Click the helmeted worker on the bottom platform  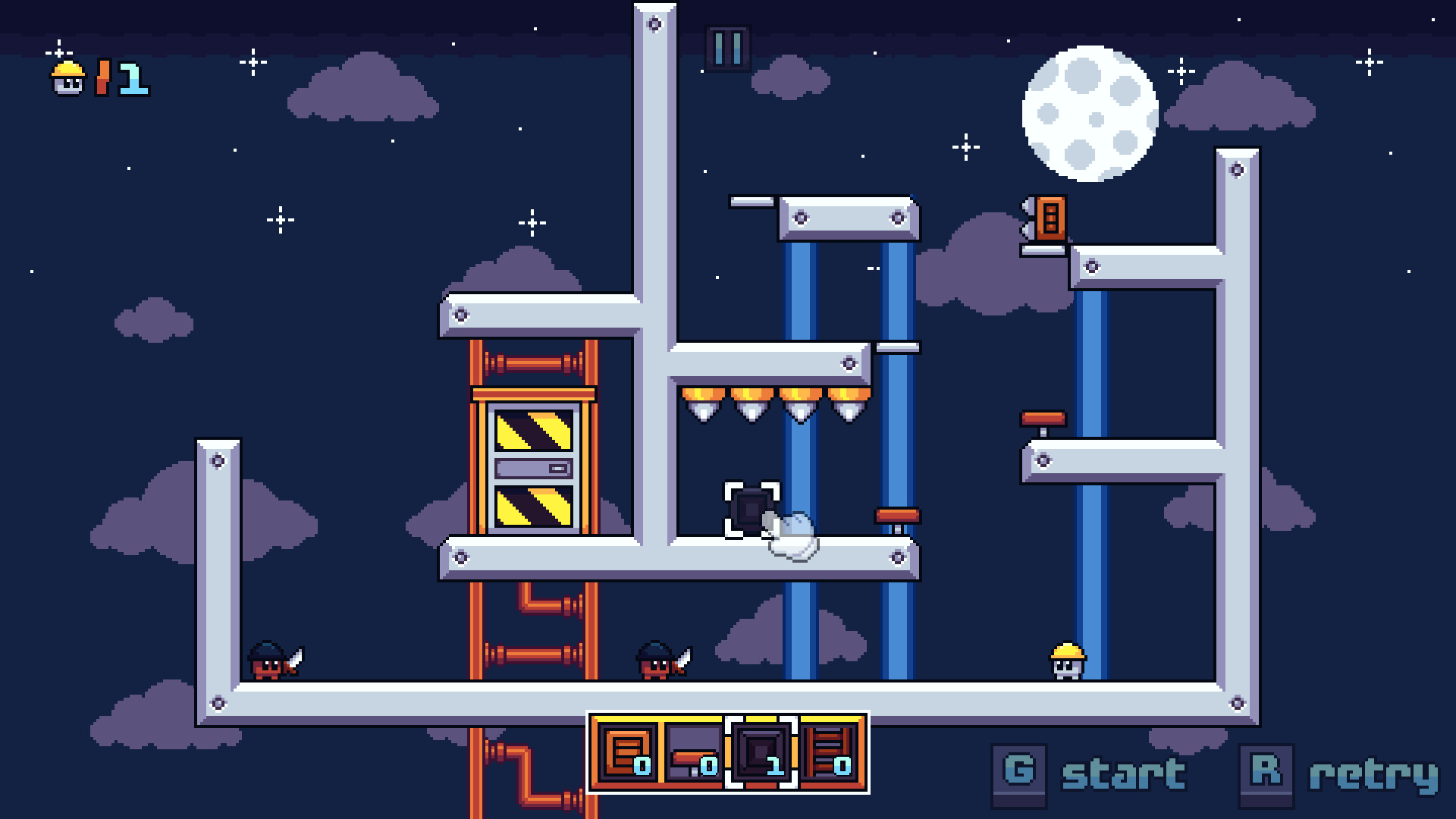point(1066,661)
